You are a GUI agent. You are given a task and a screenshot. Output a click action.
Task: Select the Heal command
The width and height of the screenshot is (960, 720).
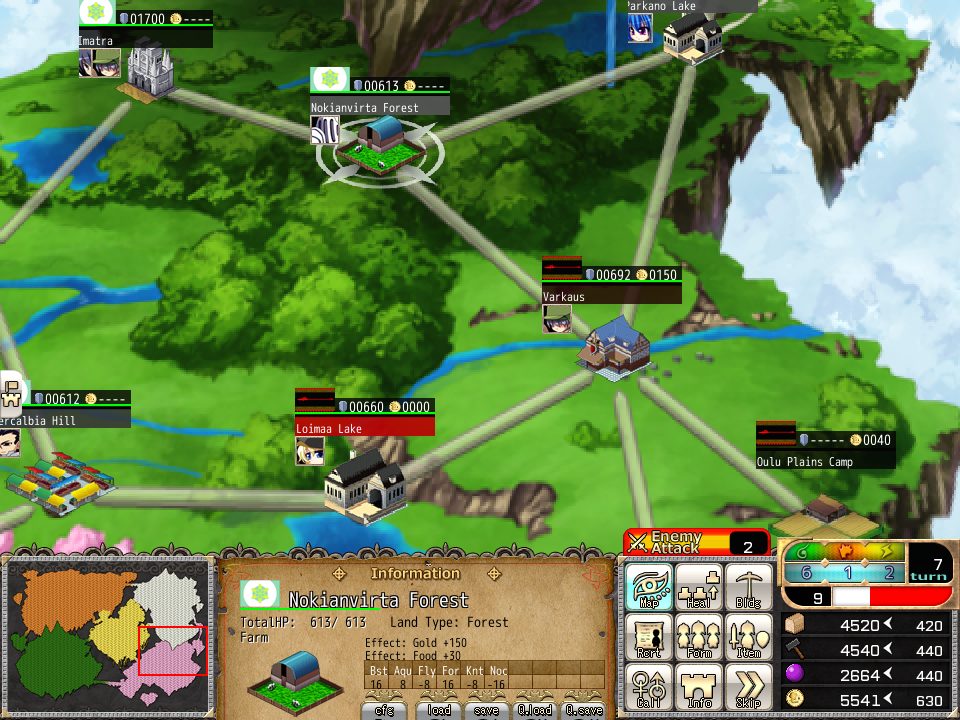[699, 587]
